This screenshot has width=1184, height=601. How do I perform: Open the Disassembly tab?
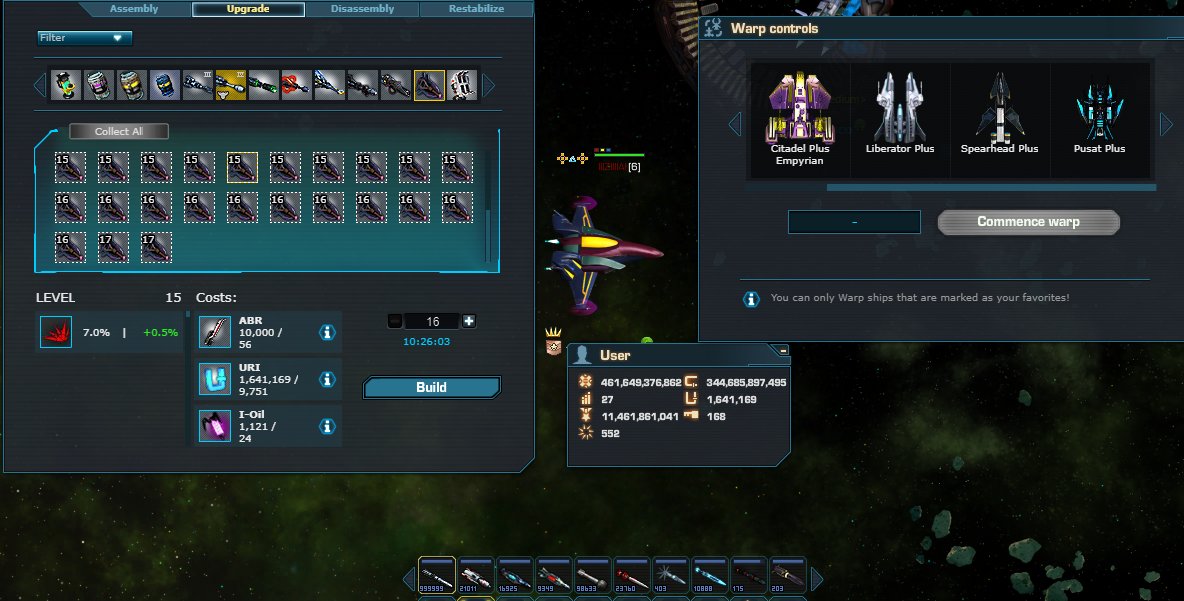tap(362, 9)
